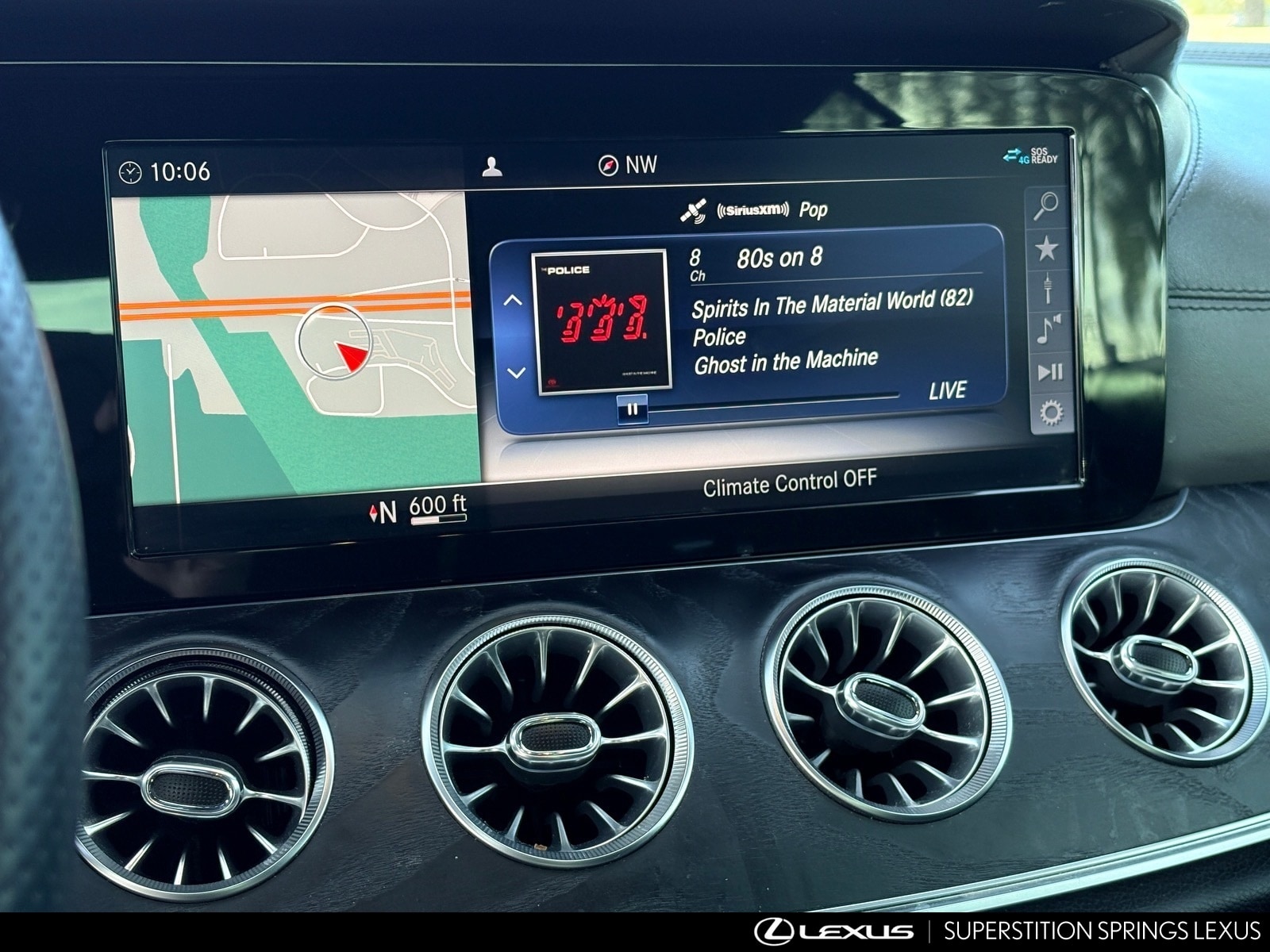This screenshot has height=952, width=1270.
Task: Select the radio antenna tower icon
Action: pos(1047,288)
